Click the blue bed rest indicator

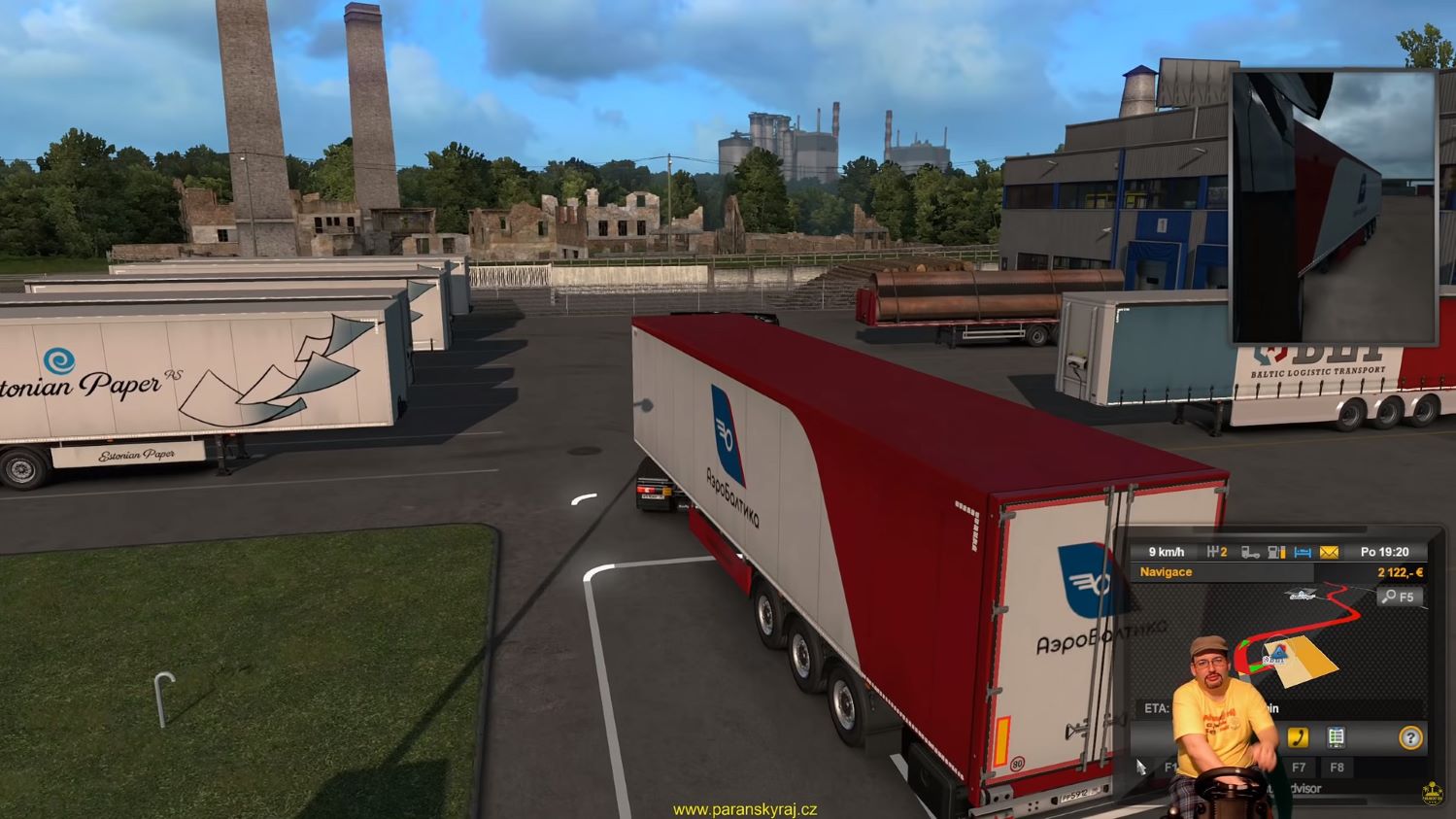[1303, 552]
